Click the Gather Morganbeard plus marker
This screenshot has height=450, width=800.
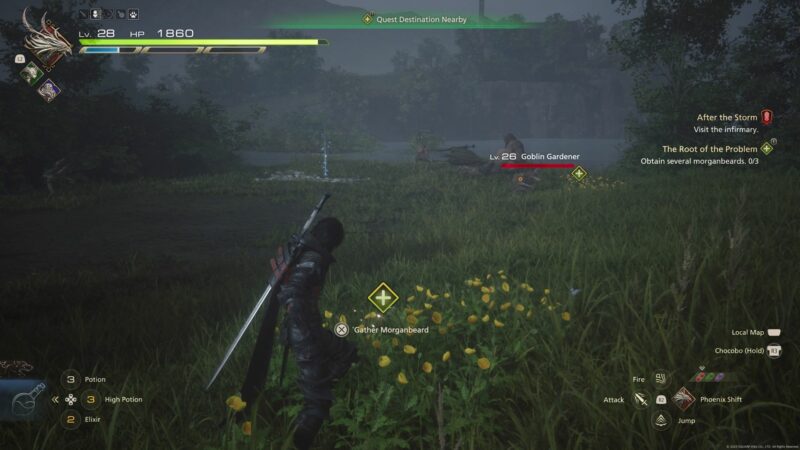pyautogui.click(x=383, y=297)
